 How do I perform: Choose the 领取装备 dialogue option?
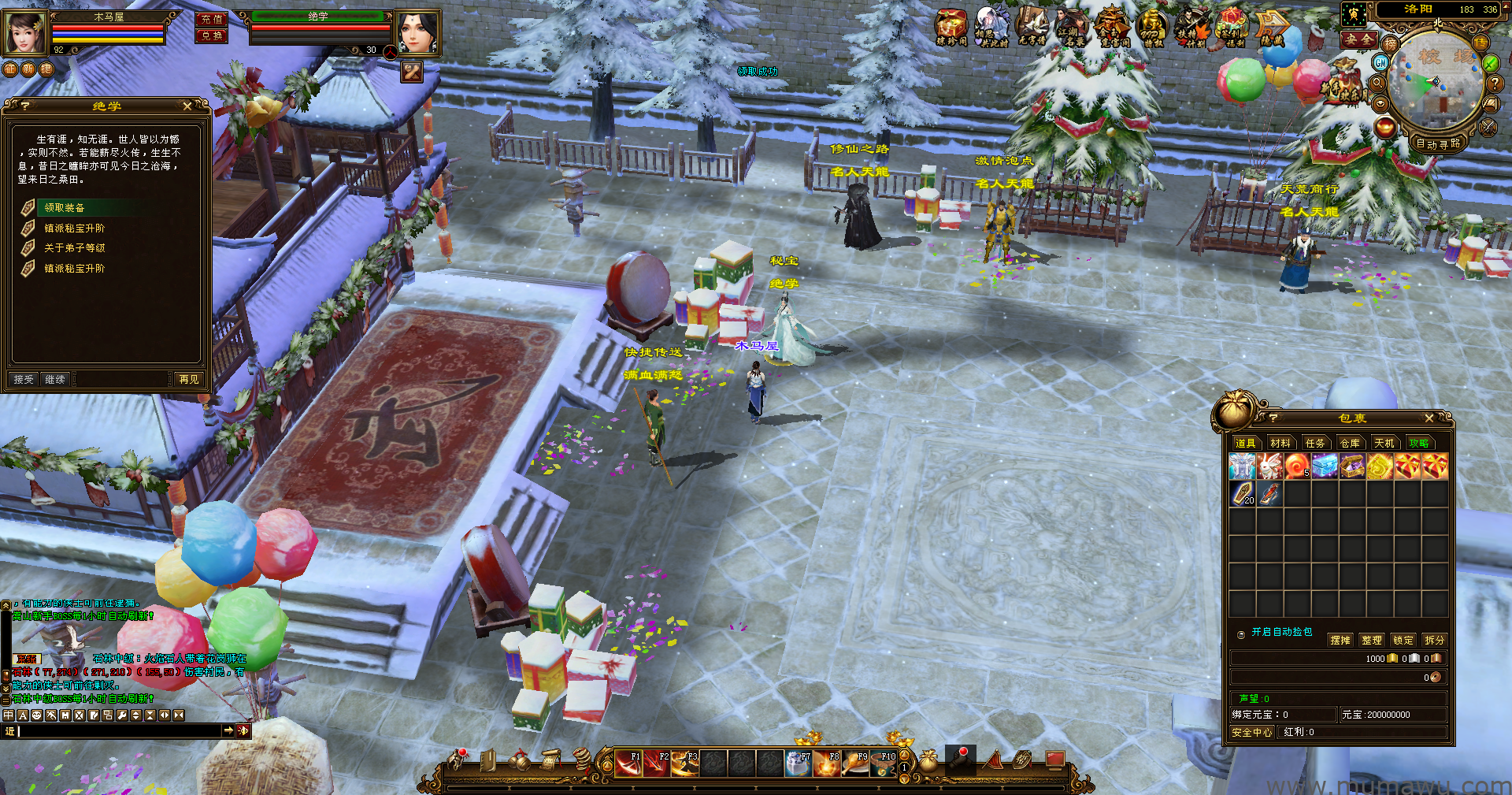point(65,208)
